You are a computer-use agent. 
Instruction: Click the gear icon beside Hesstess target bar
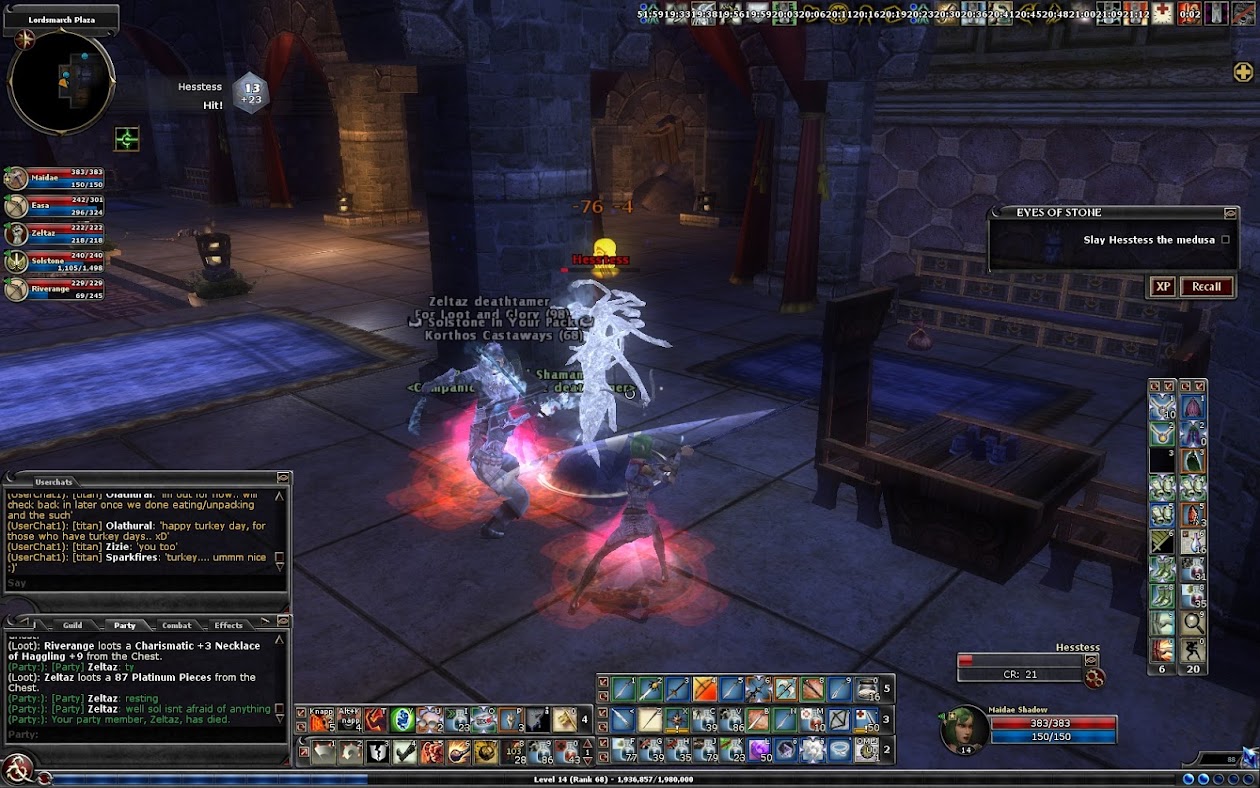[x=1094, y=679]
